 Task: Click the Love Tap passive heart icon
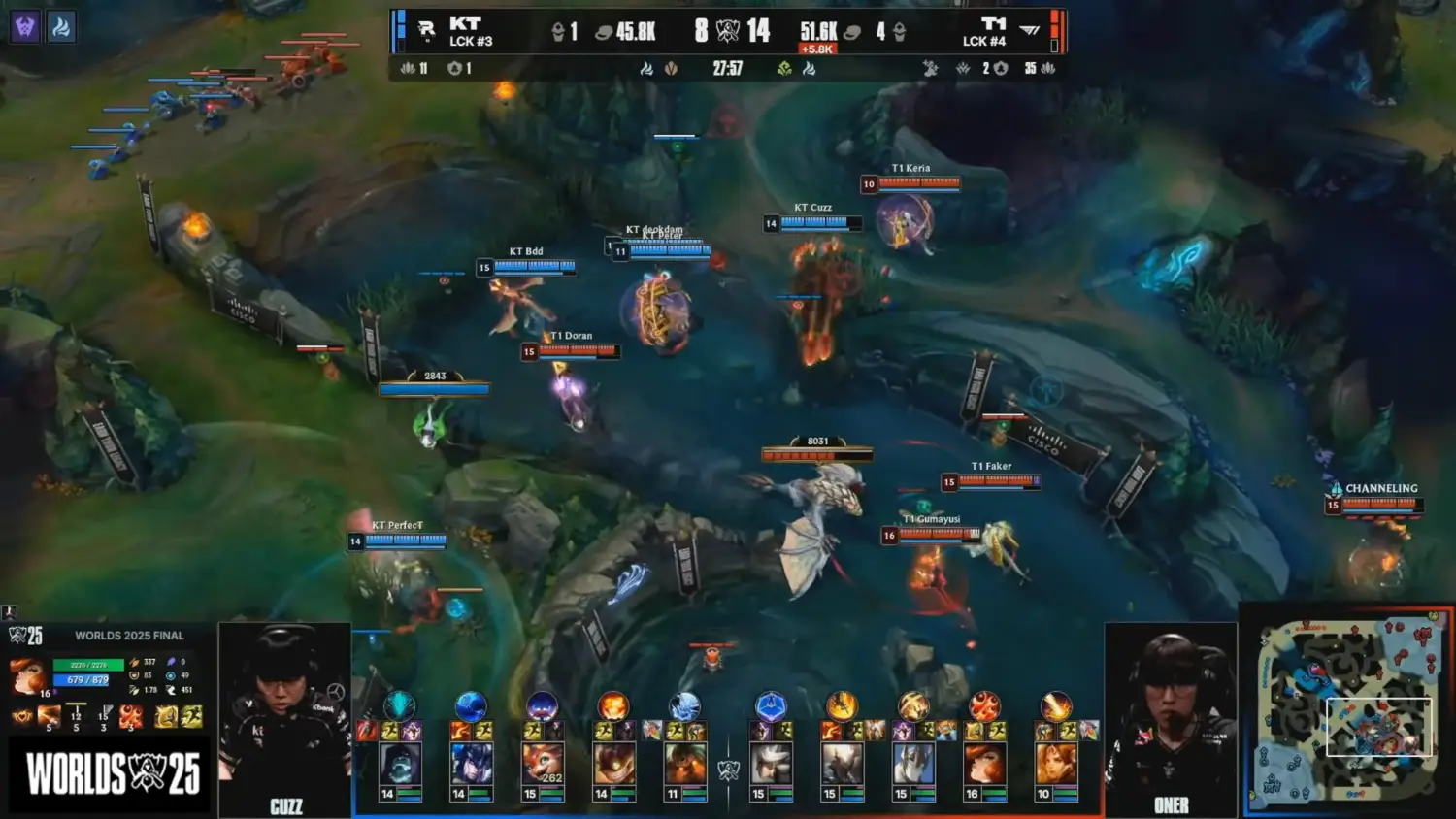point(21,717)
